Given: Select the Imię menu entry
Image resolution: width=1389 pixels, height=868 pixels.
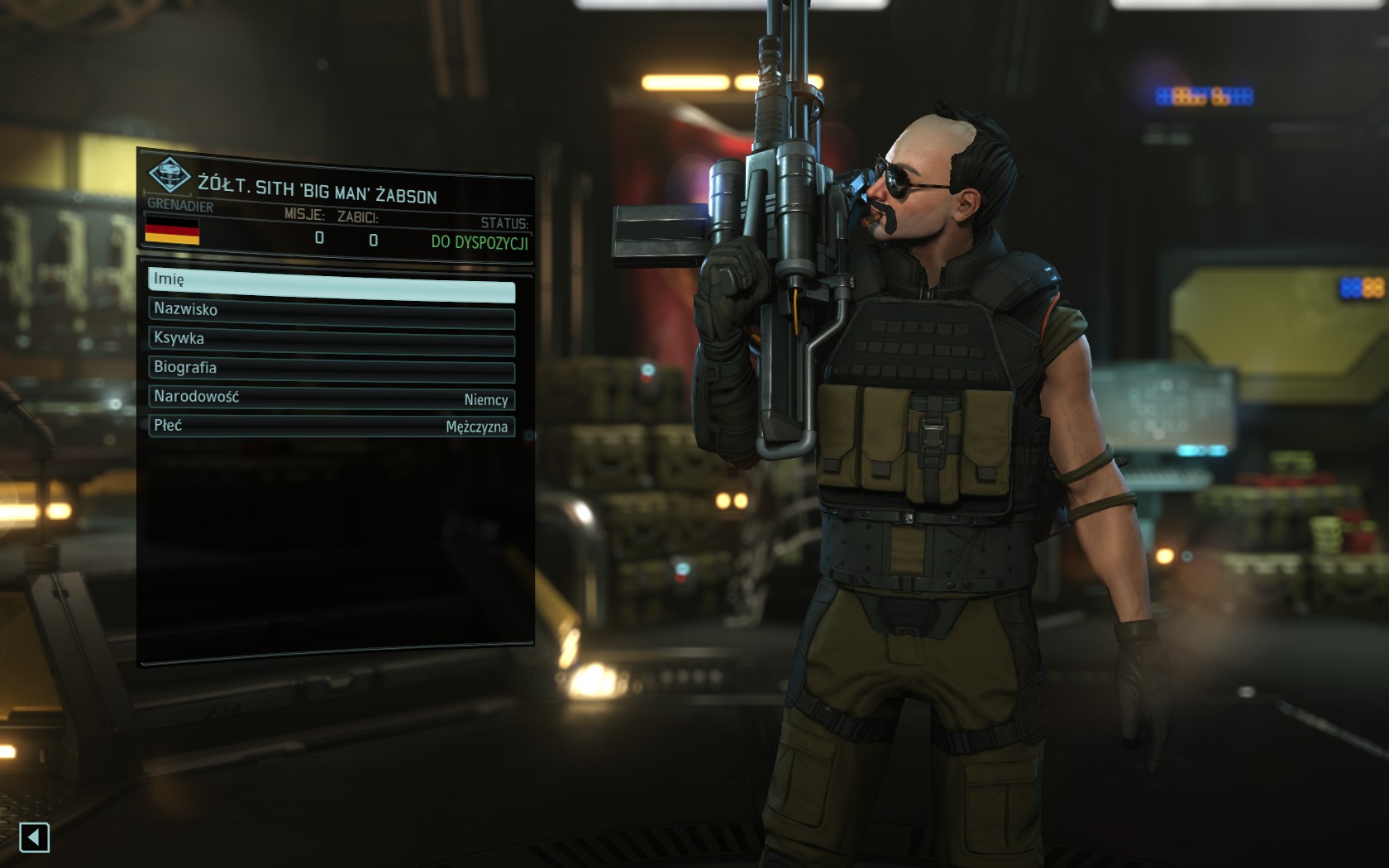Looking at the screenshot, I should tap(331, 281).
